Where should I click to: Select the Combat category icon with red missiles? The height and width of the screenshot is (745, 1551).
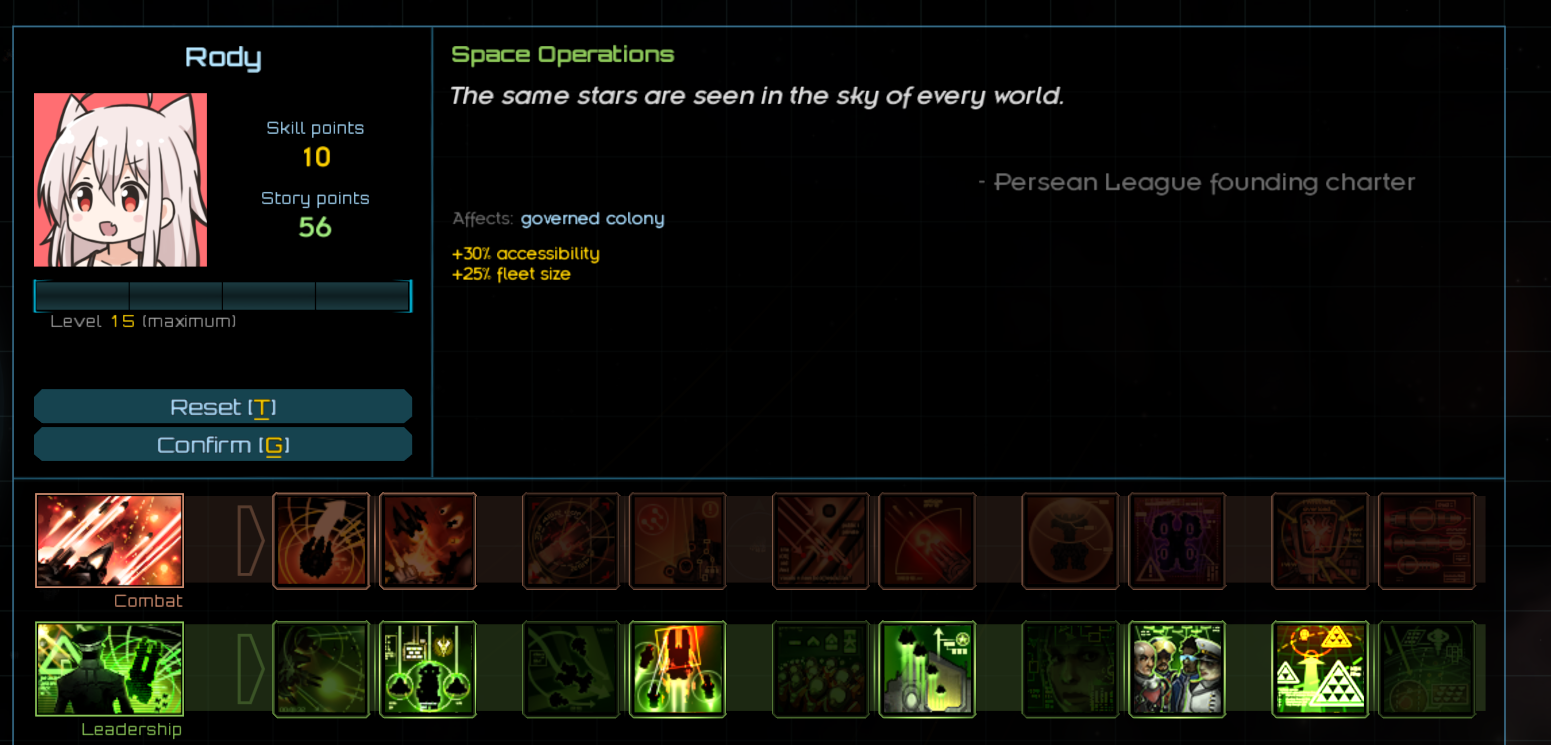click(109, 540)
